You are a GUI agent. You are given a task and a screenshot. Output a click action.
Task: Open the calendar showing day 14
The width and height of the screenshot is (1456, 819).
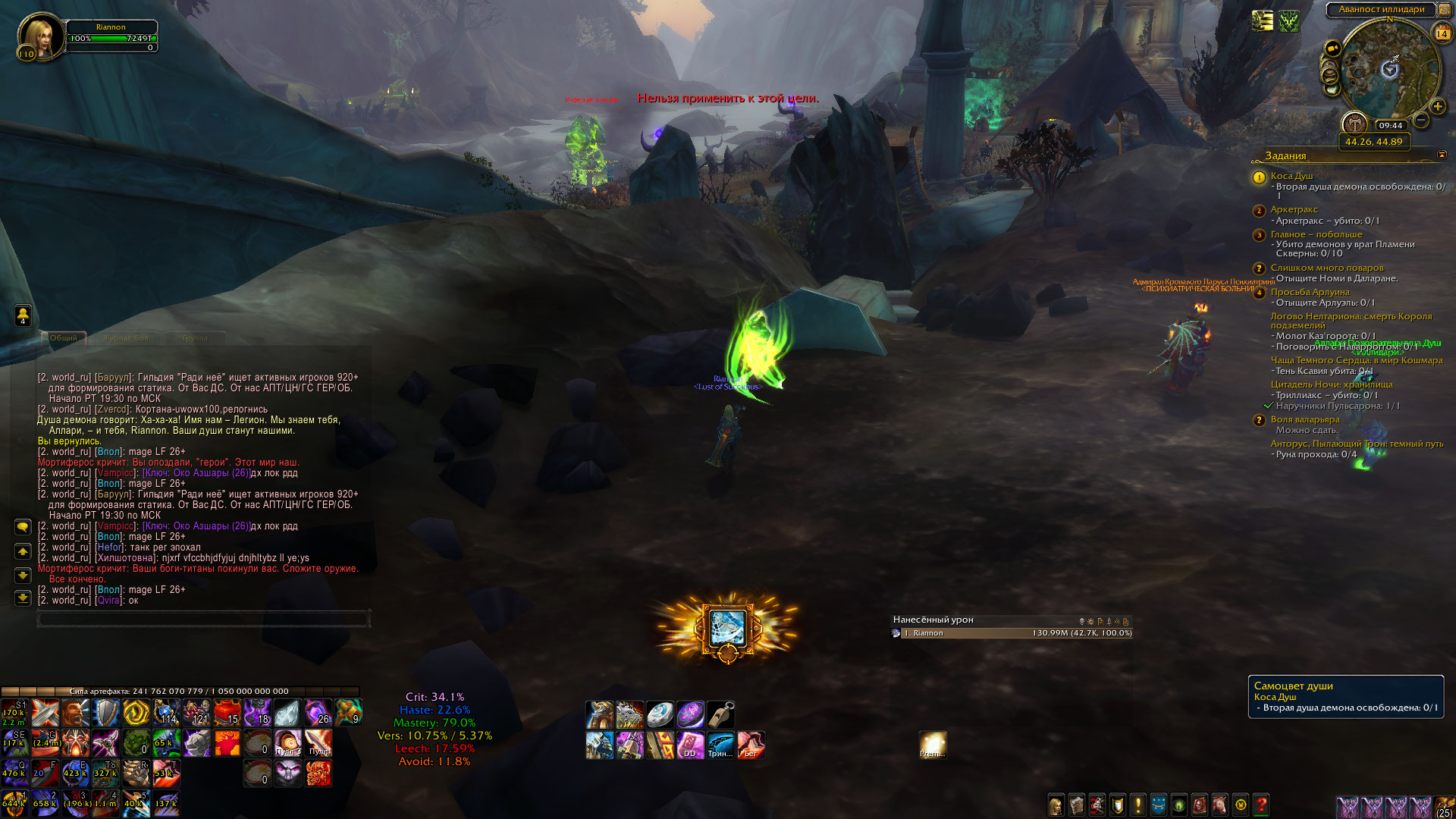(x=1442, y=33)
